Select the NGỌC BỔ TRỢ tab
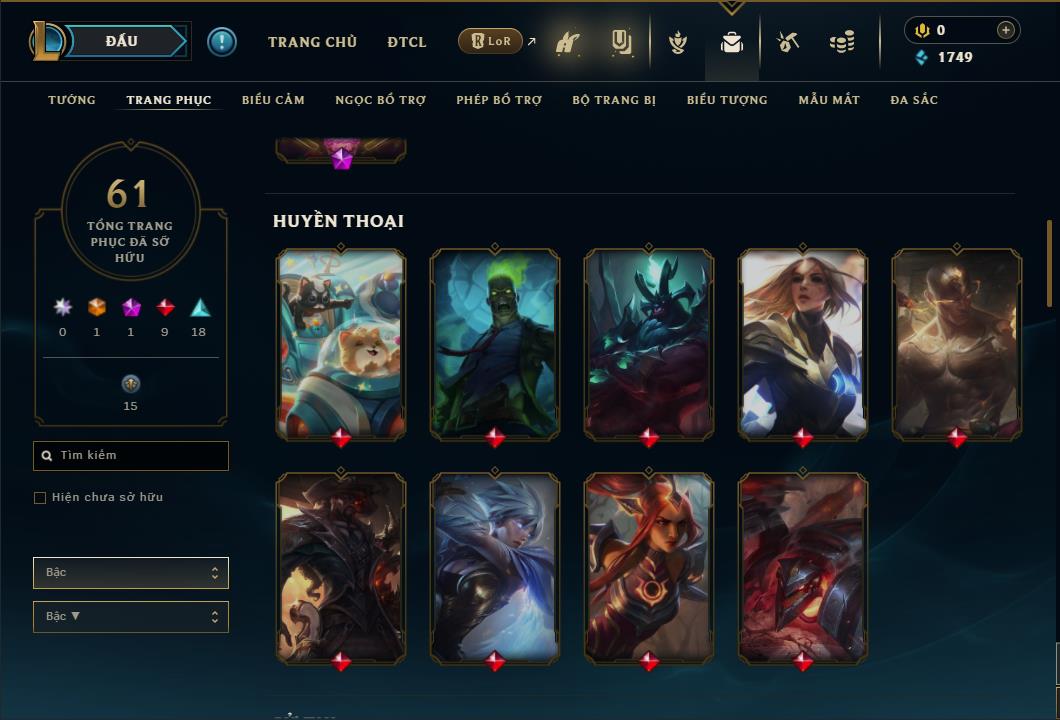This screenshot has width=1060, height=720. [380, 100]
